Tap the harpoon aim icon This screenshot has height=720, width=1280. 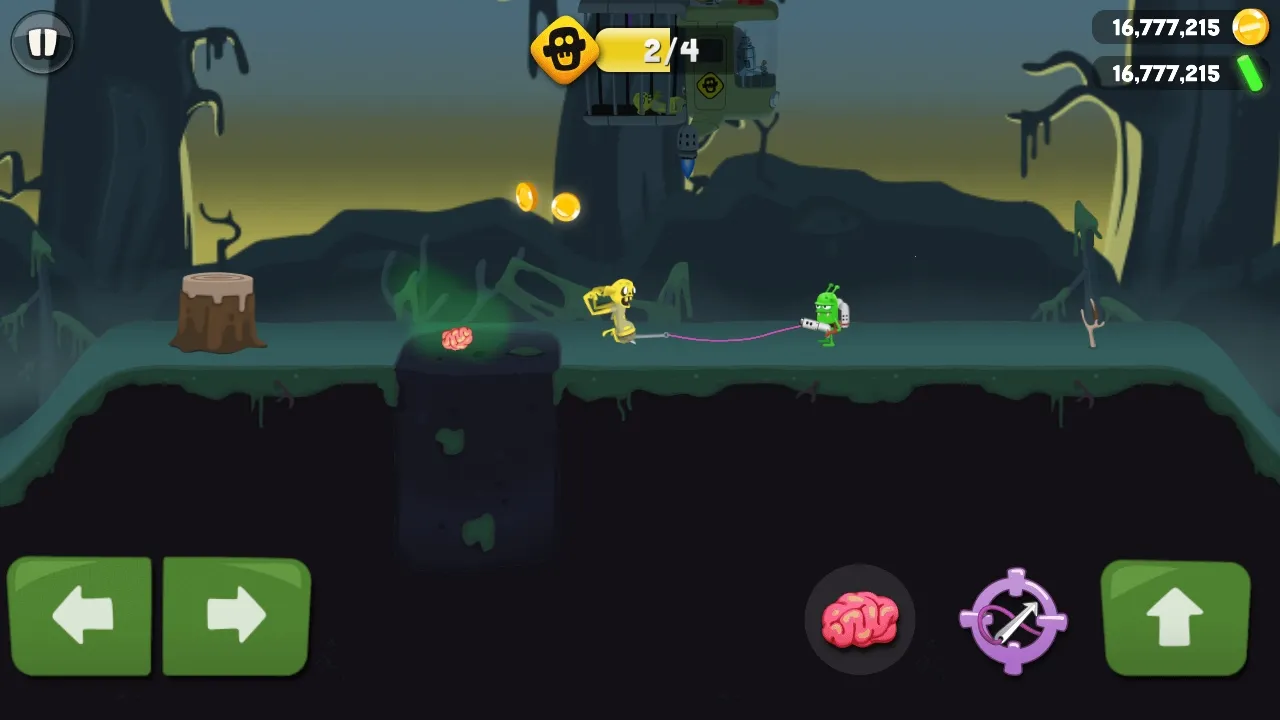click(1013, 620)
